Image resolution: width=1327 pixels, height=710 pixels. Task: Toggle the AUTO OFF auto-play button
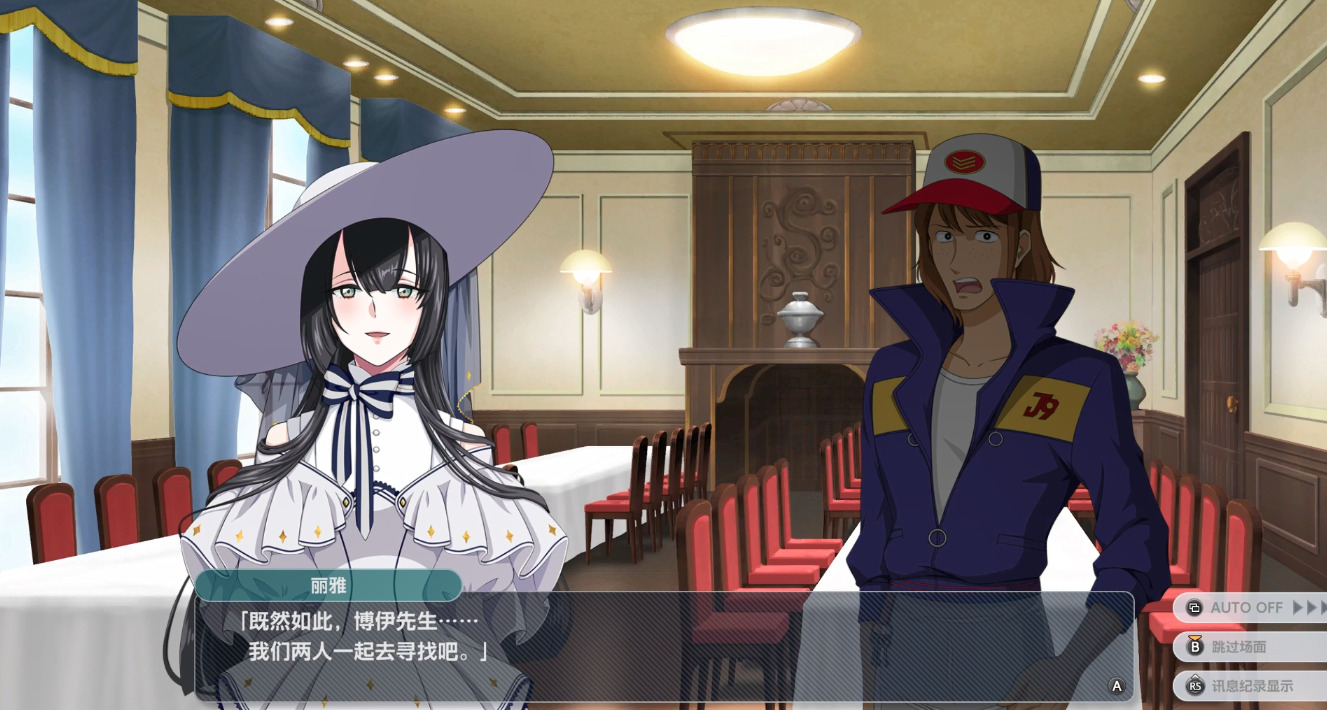coord(1251,607)
